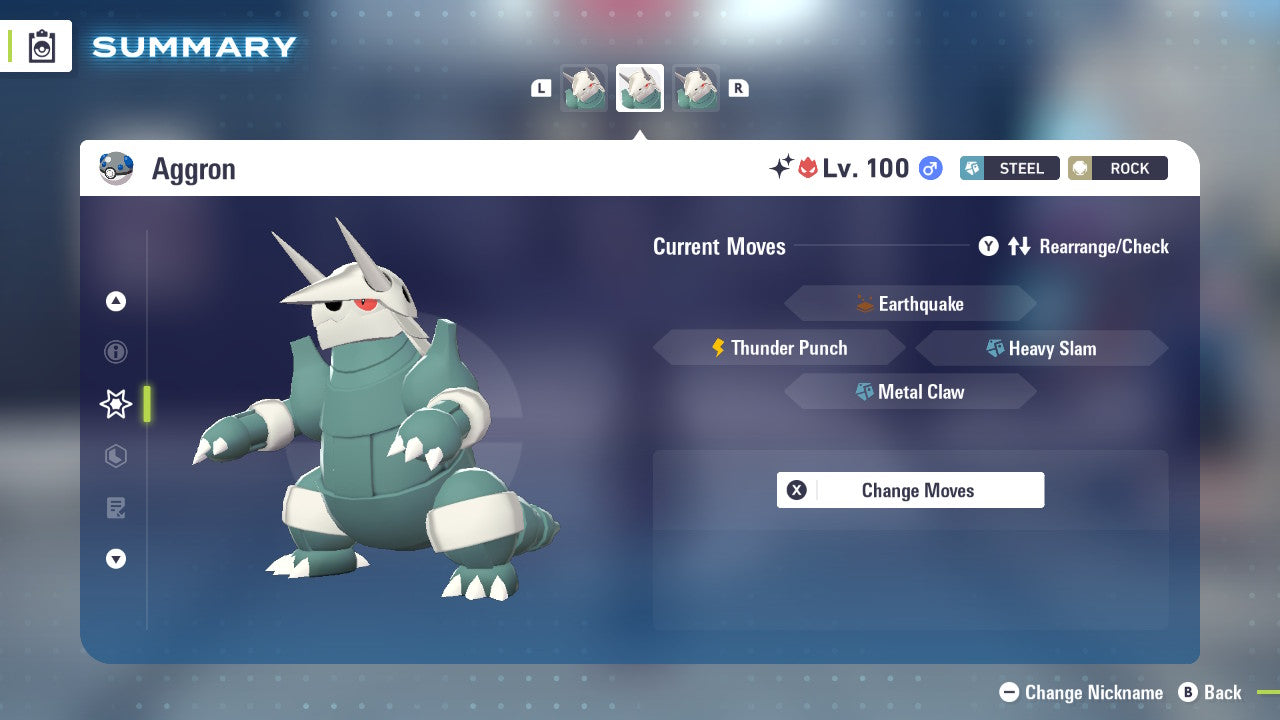
Task: Click the Earthquake ground-type move icon
Action: pyautogui.click(x=862, y=303)
